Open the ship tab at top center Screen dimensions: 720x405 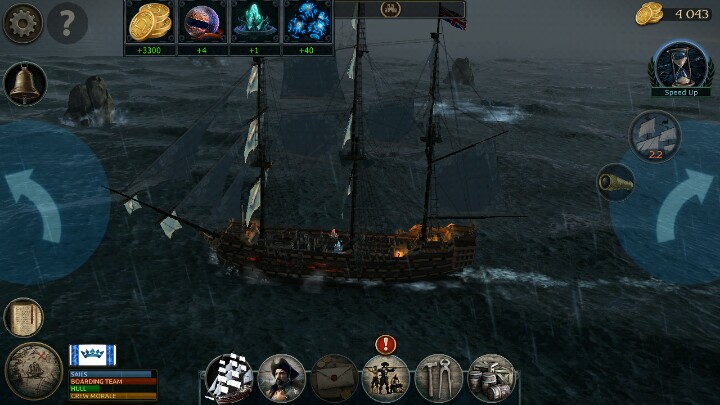pos(385,9)
